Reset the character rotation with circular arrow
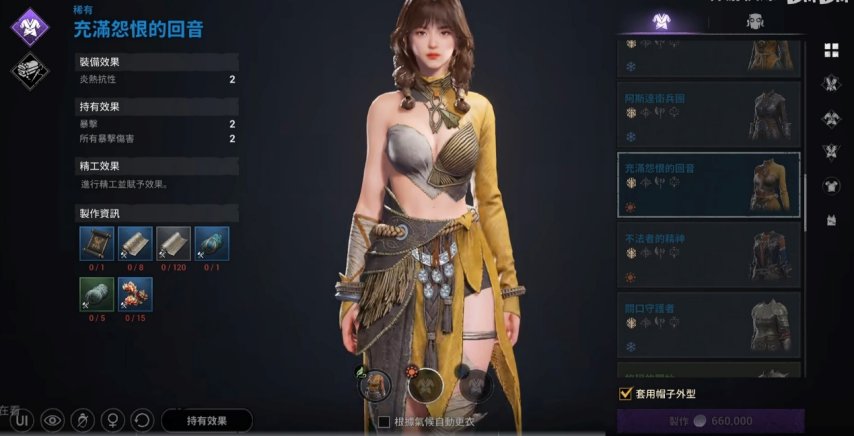Image resolution: width=854 pixels, height=436 pixels. pos(143,421)
